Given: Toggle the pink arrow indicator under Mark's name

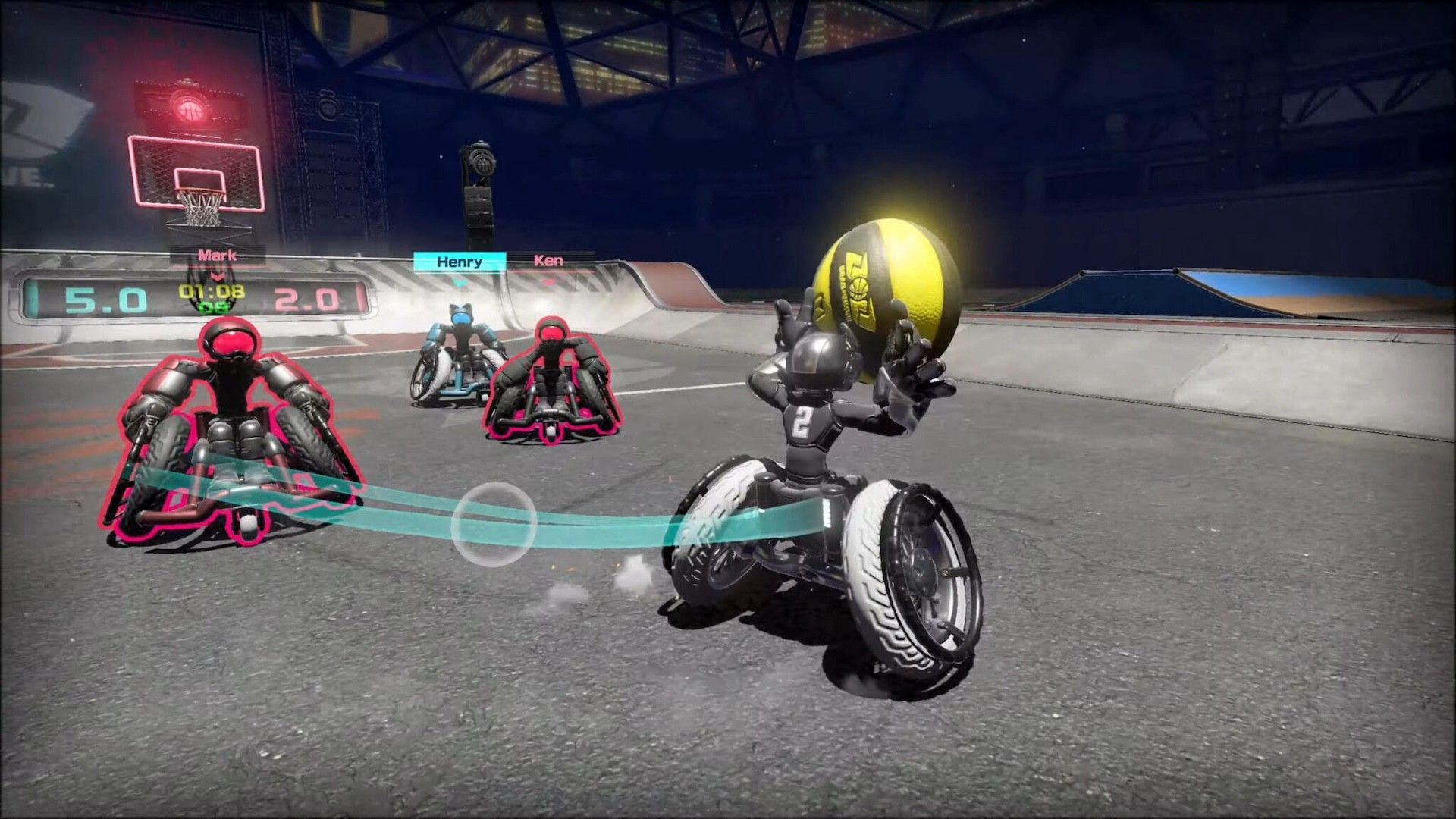Looking at the screenshot, I should [216, 277].
